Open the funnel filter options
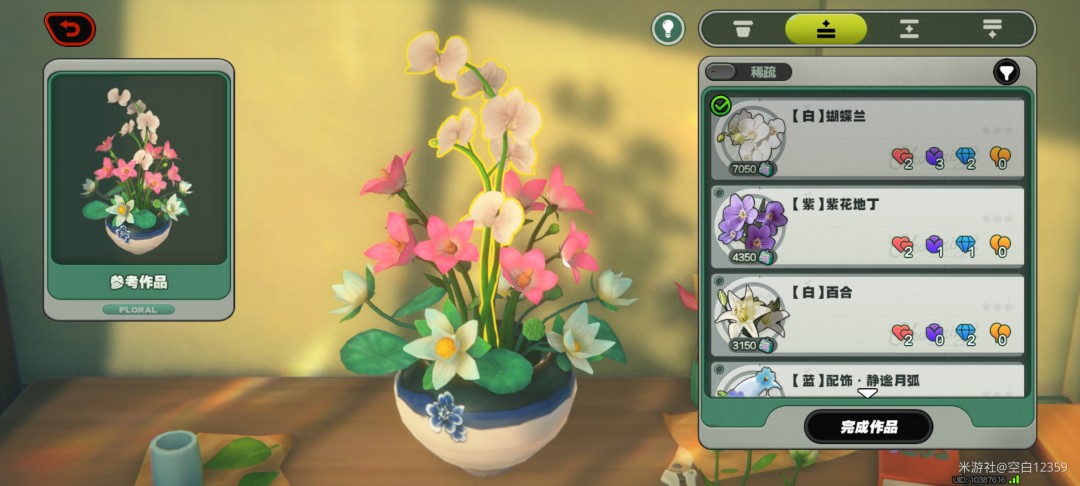Viewport: 1080px width, 486px height. click(x=1005, y=72)
